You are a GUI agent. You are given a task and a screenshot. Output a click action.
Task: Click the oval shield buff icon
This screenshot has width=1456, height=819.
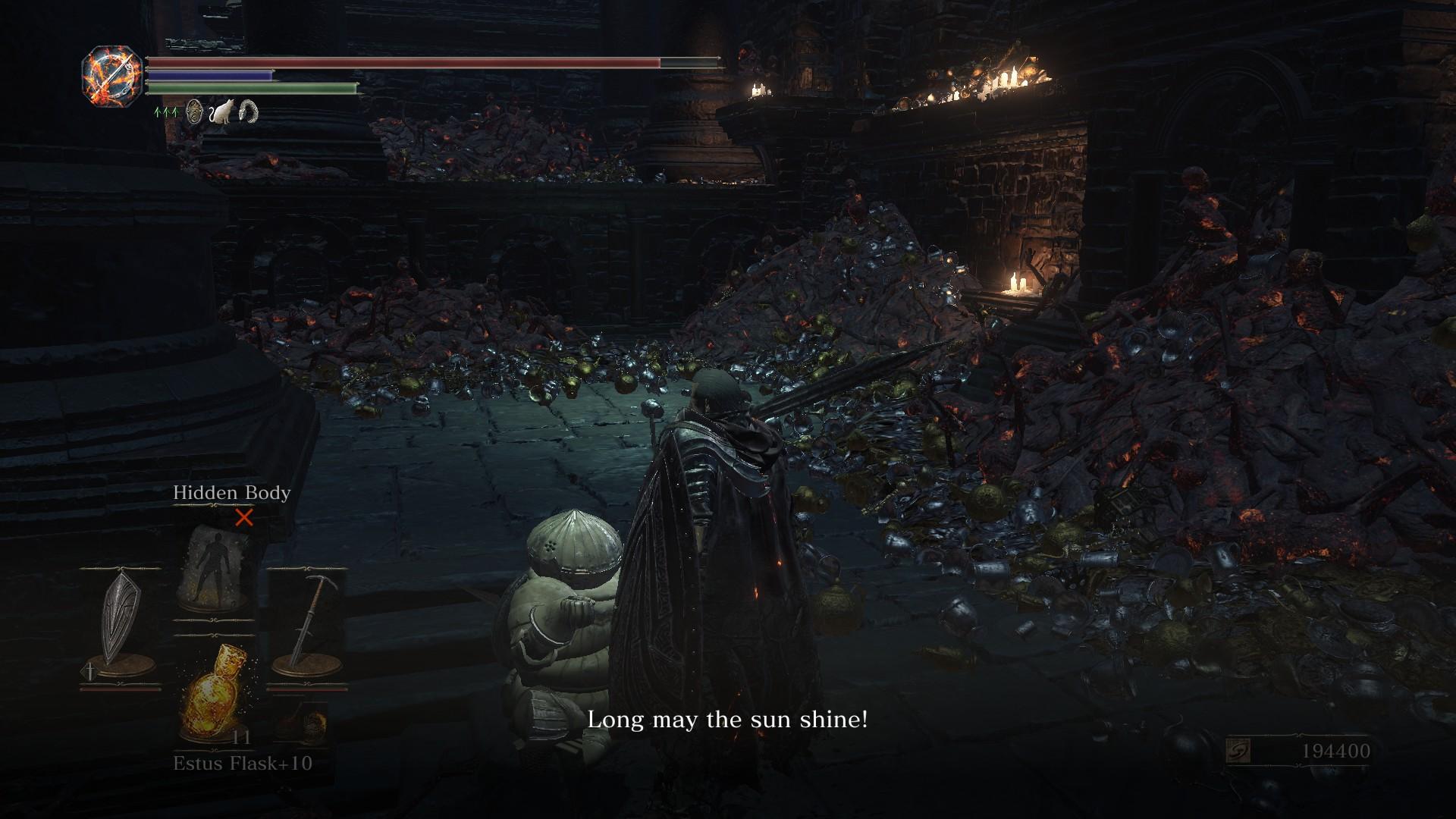(195, 112)
